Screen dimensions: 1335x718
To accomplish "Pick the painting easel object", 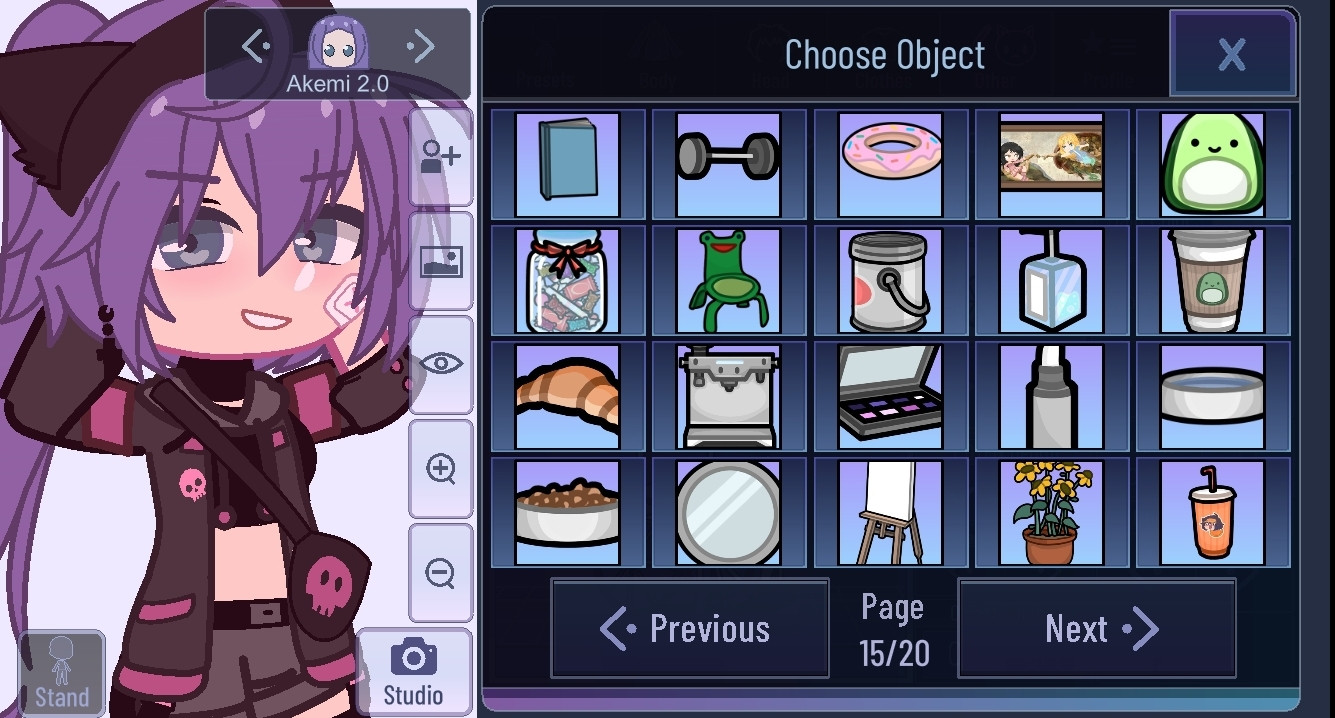I will [890, 513].
